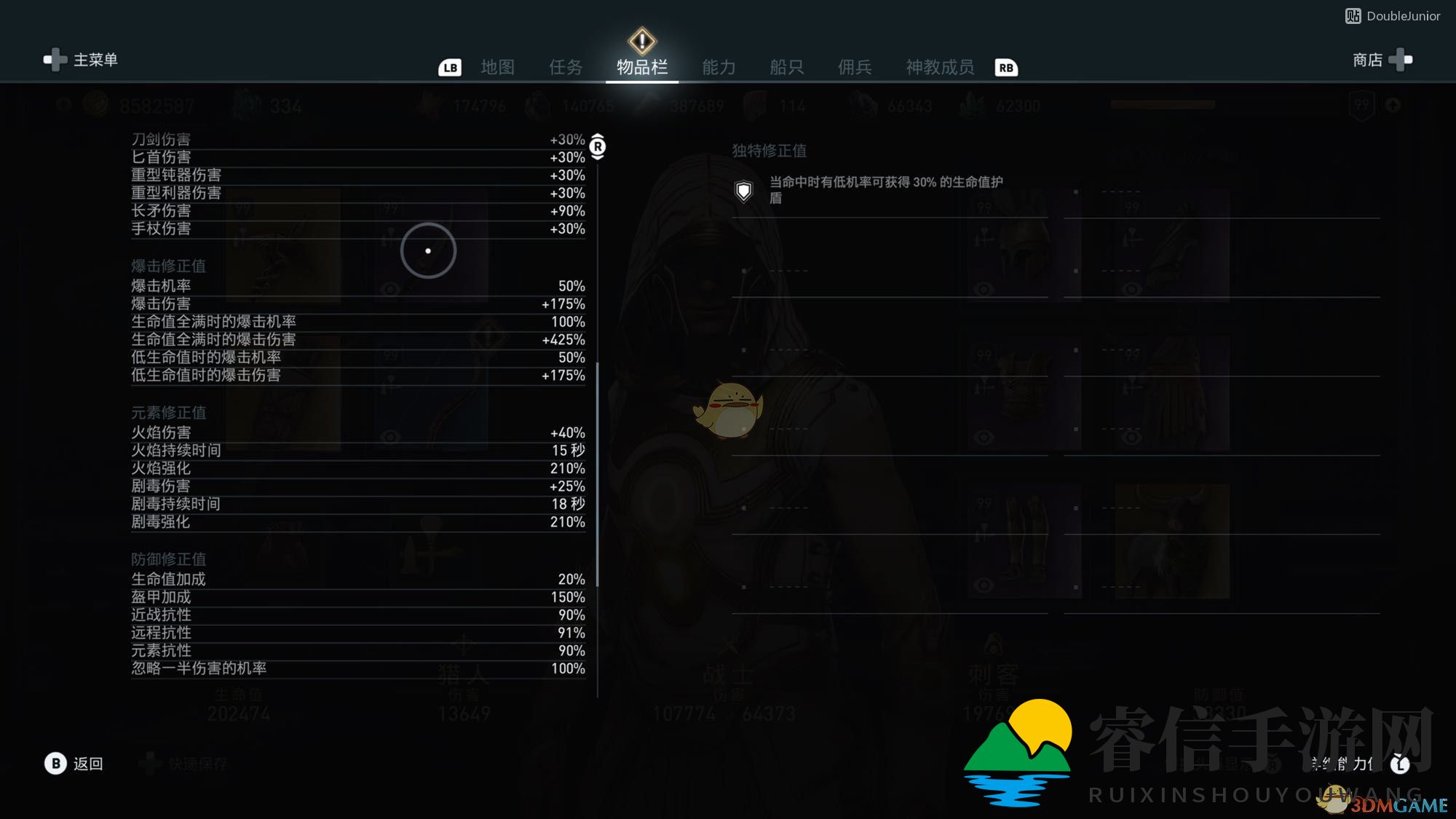Click the 返回 back button
This screenshot has width=1456, height=819.
(x=83, y=764)
